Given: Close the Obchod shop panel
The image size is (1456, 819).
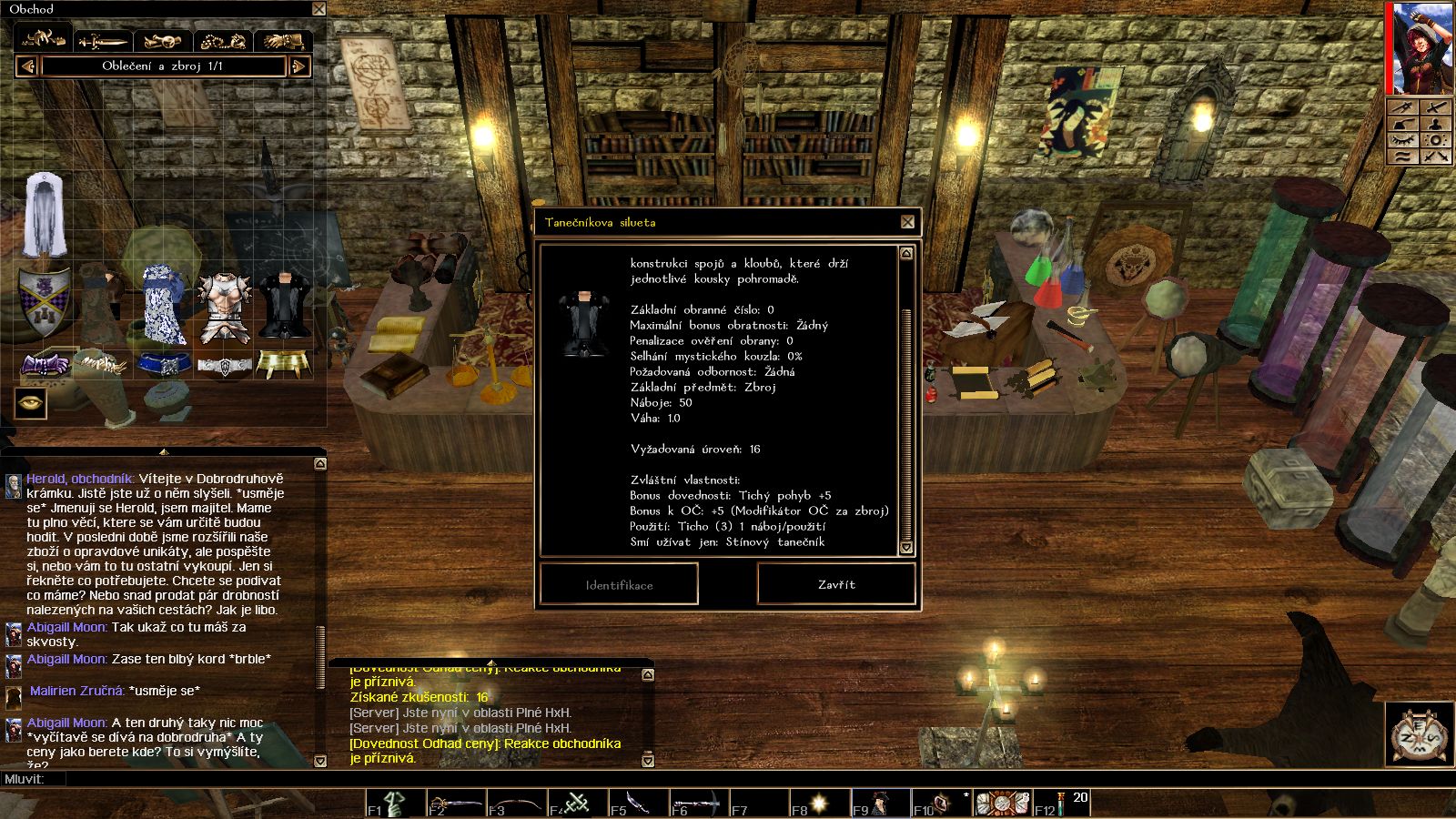Looking at the screenshot, I should tap(318, 9).
